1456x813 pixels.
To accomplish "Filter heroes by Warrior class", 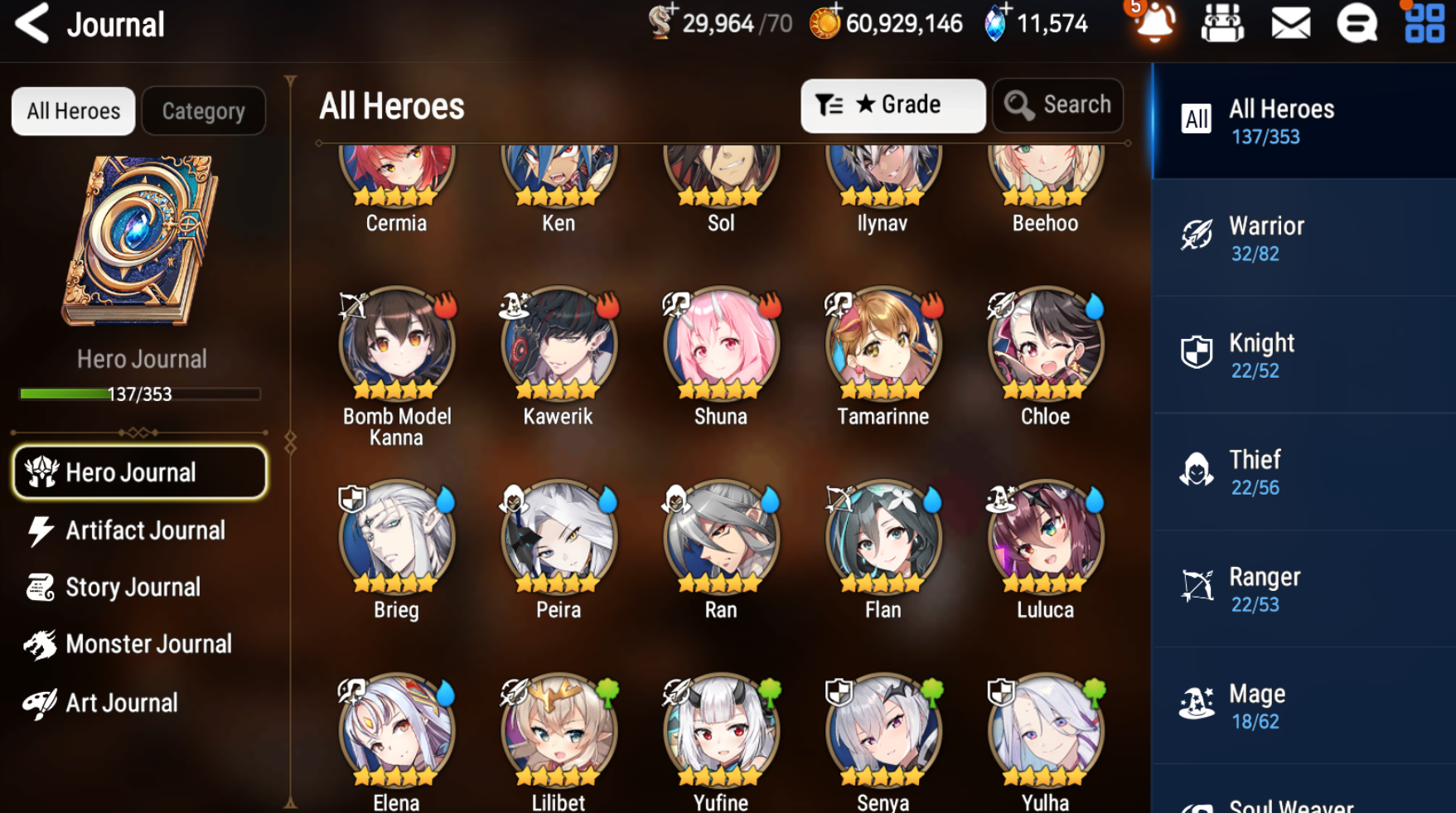I will pyautogui.click(x=1303, y=238).
